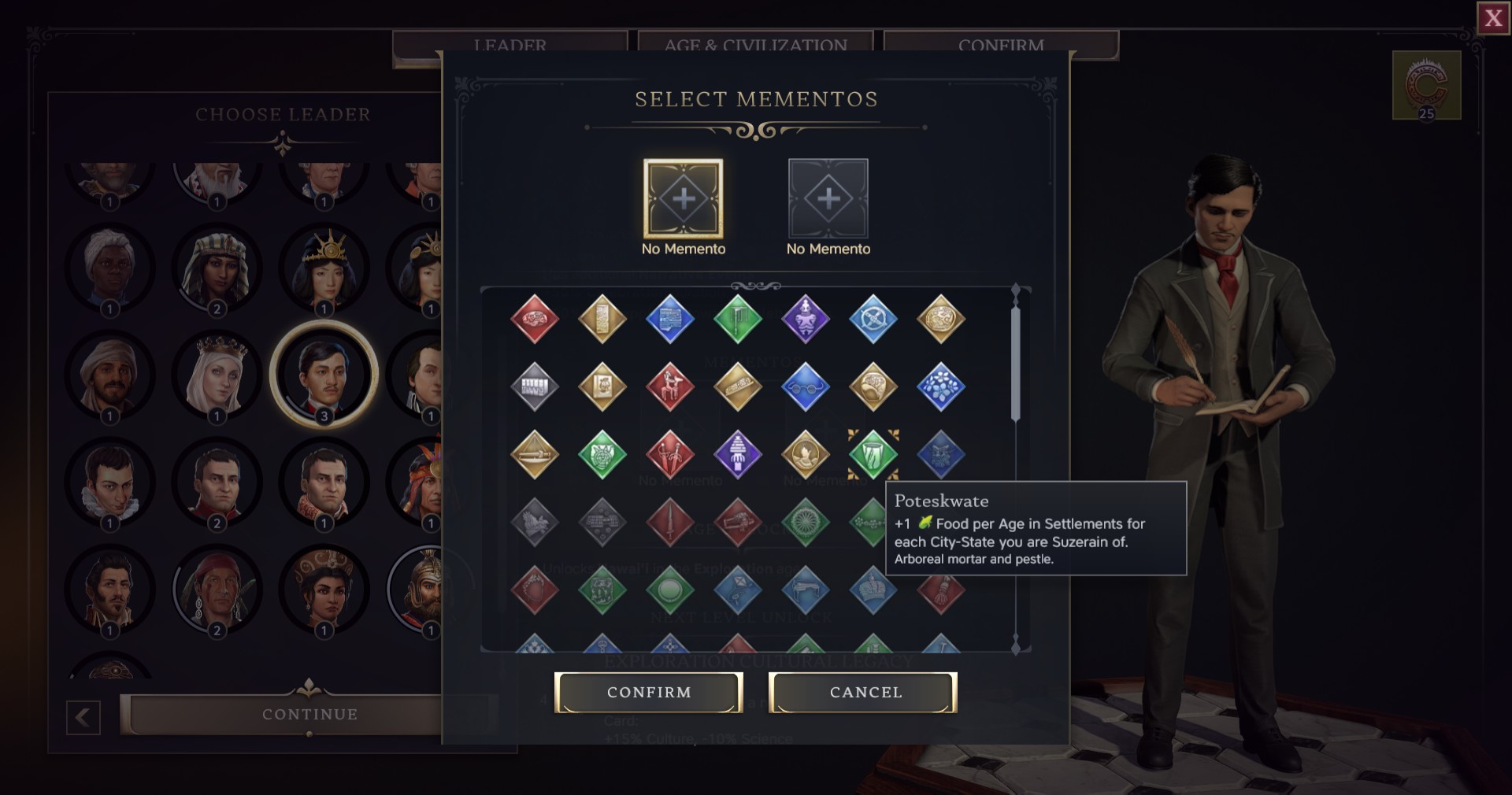Screen dimensions: 1512x795
Task: Open the profile badge showing level 25
Action: [1426, 85]
